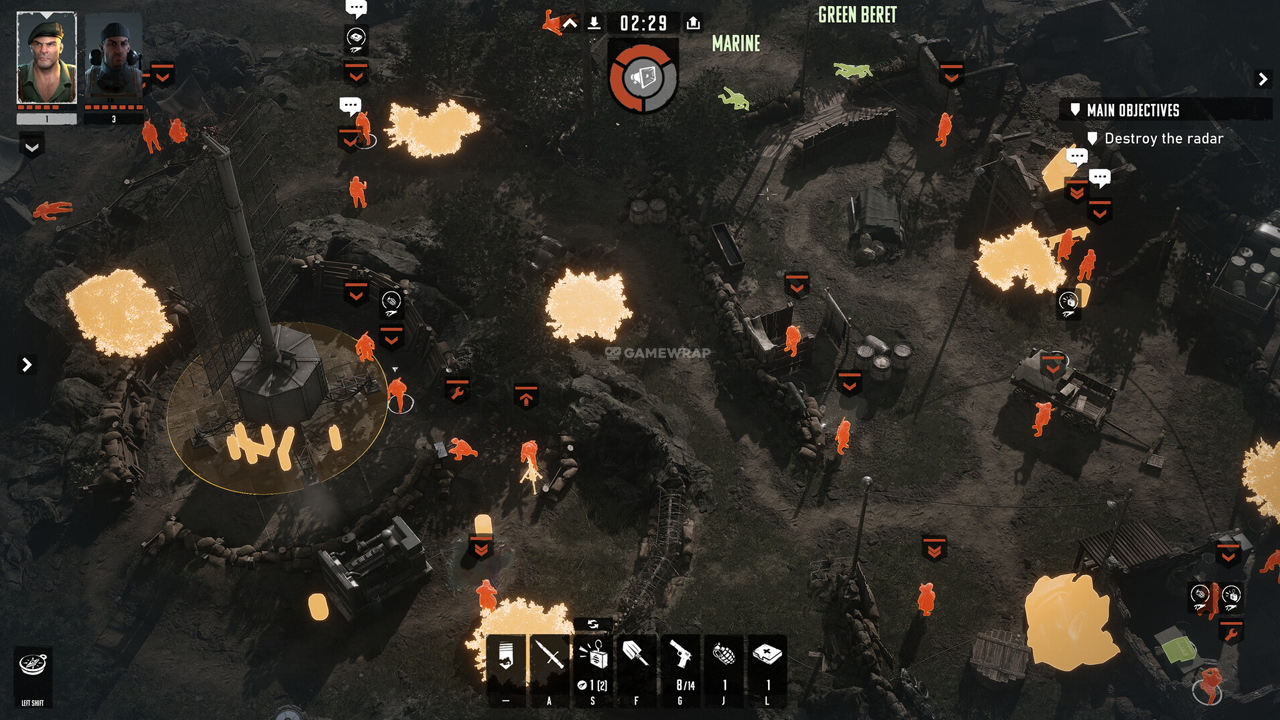Viewport: 1280px width, 720px height.
Task: Collapse the top bar with the up chevron
Action: click(x=570, y=23)
